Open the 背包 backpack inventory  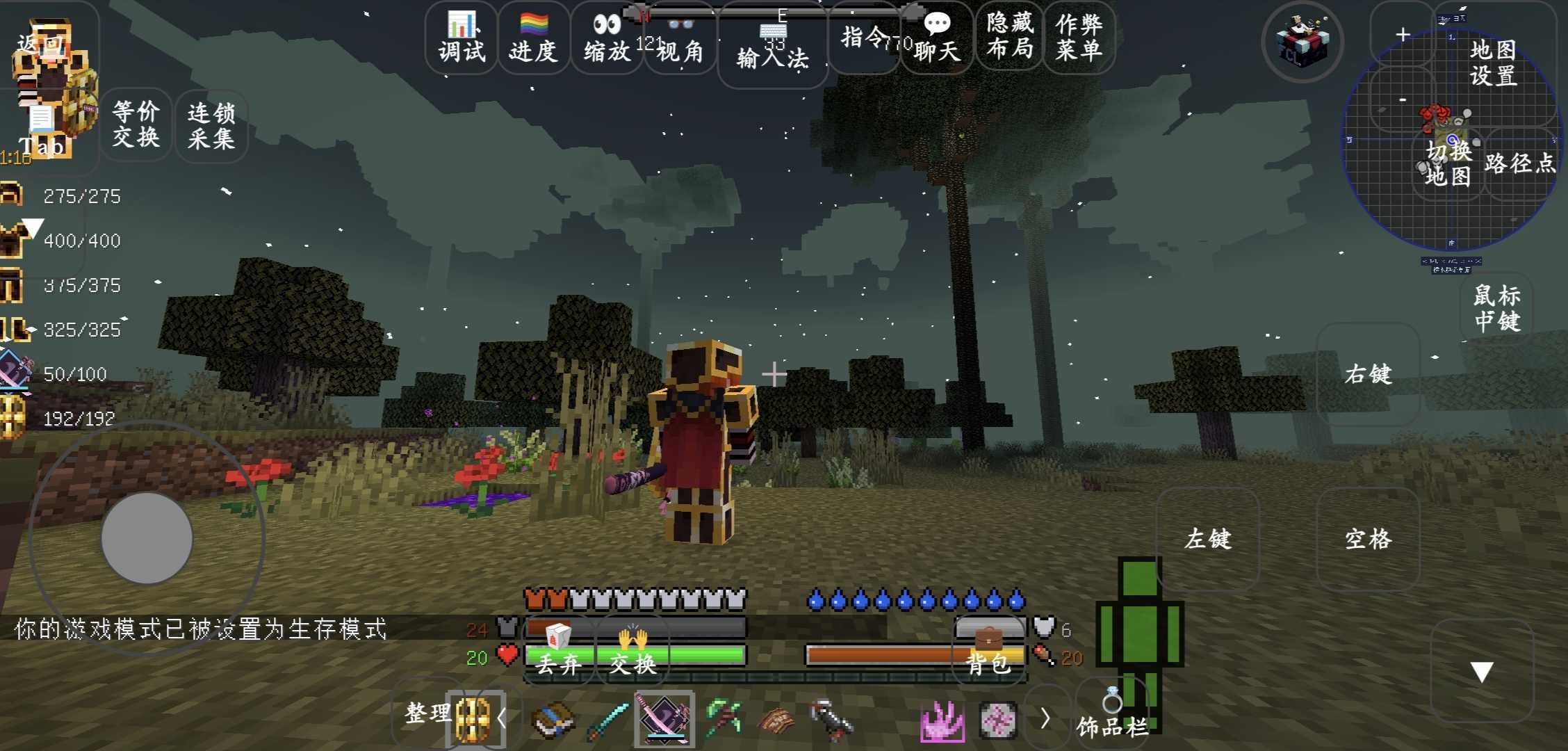click(x=988, y=652)
